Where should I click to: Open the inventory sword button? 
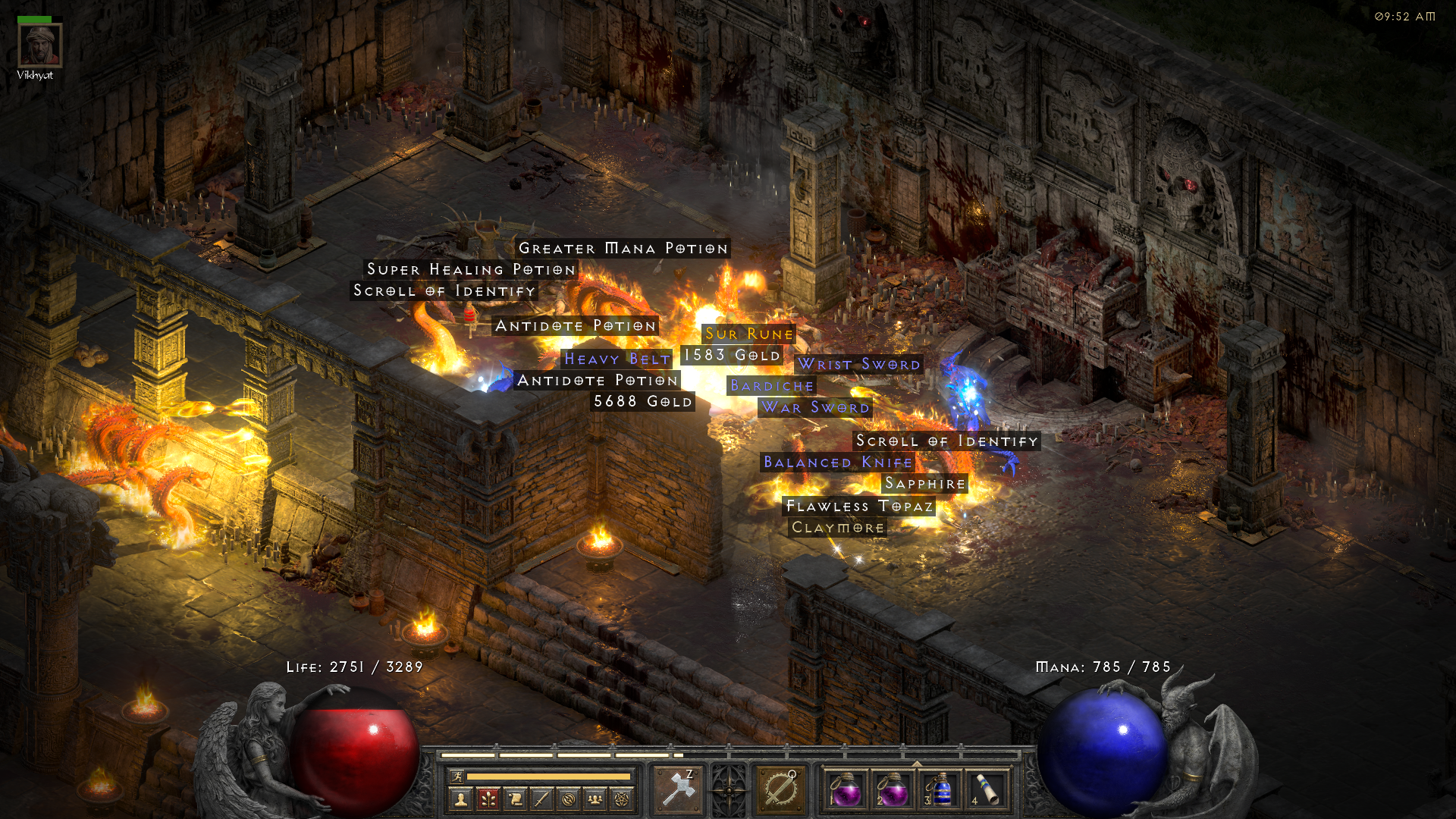pyautogui.click(x=541, y=799)
